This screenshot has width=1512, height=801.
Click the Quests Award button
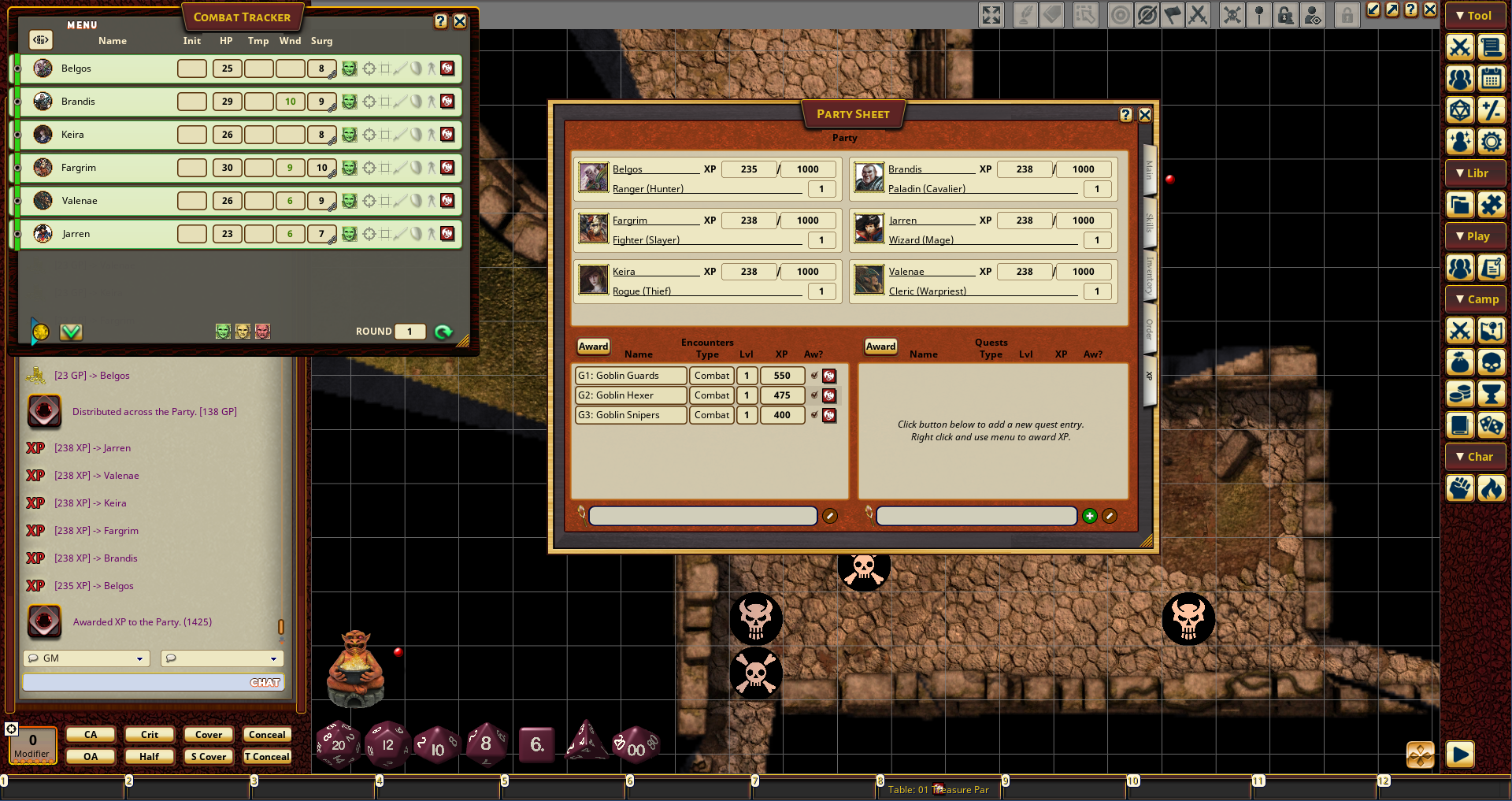coord(880,347)
